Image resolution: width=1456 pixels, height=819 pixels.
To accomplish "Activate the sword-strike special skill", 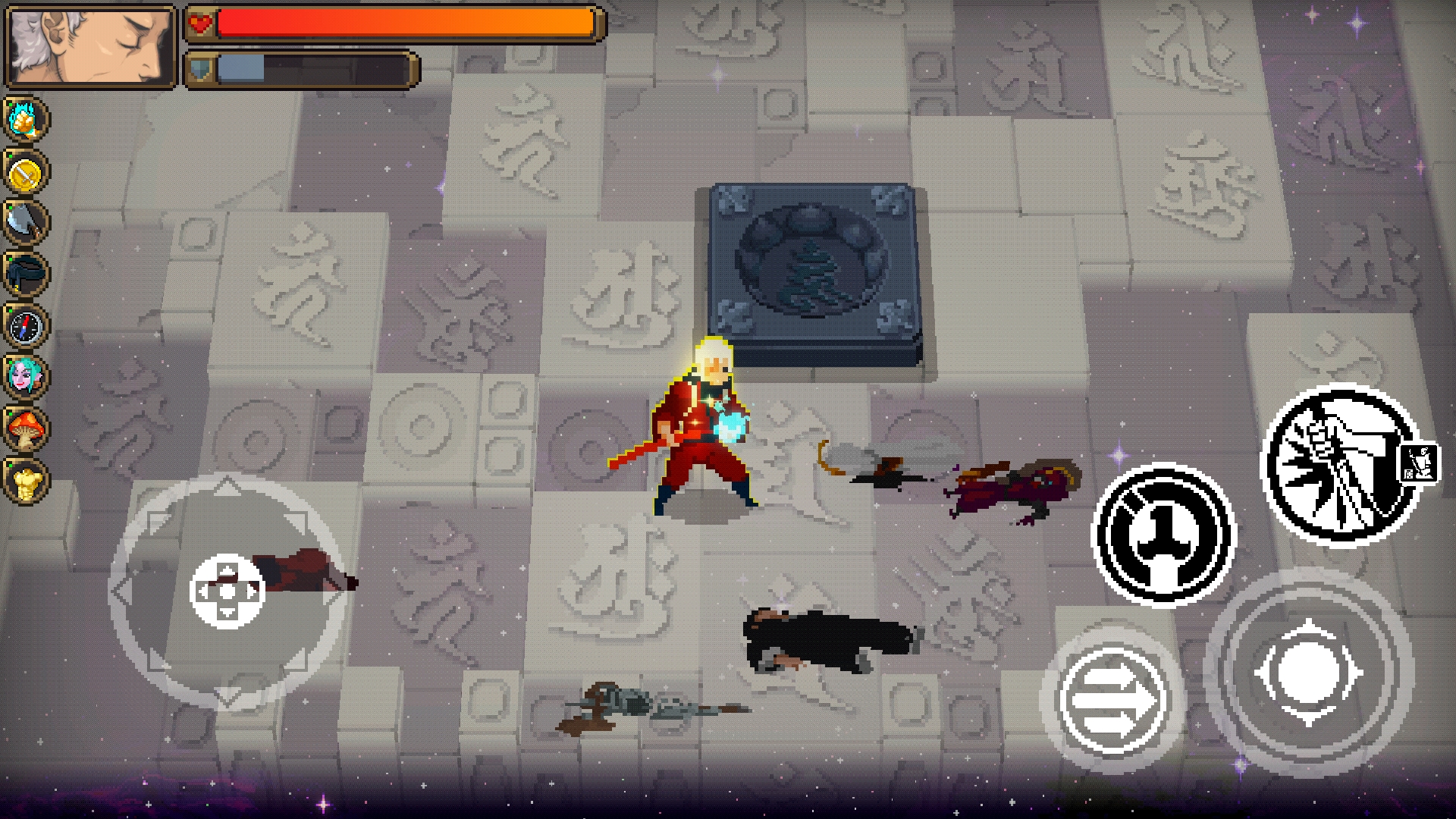I will click(1338, 465).
